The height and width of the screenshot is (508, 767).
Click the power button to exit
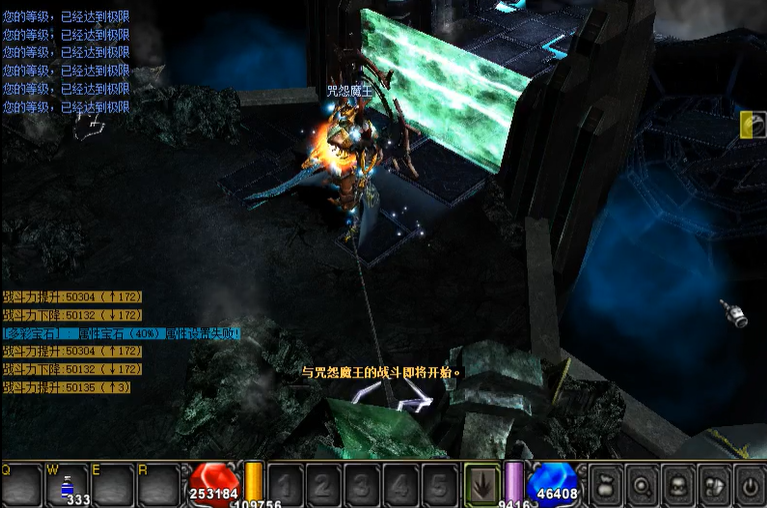click(748, 485)
